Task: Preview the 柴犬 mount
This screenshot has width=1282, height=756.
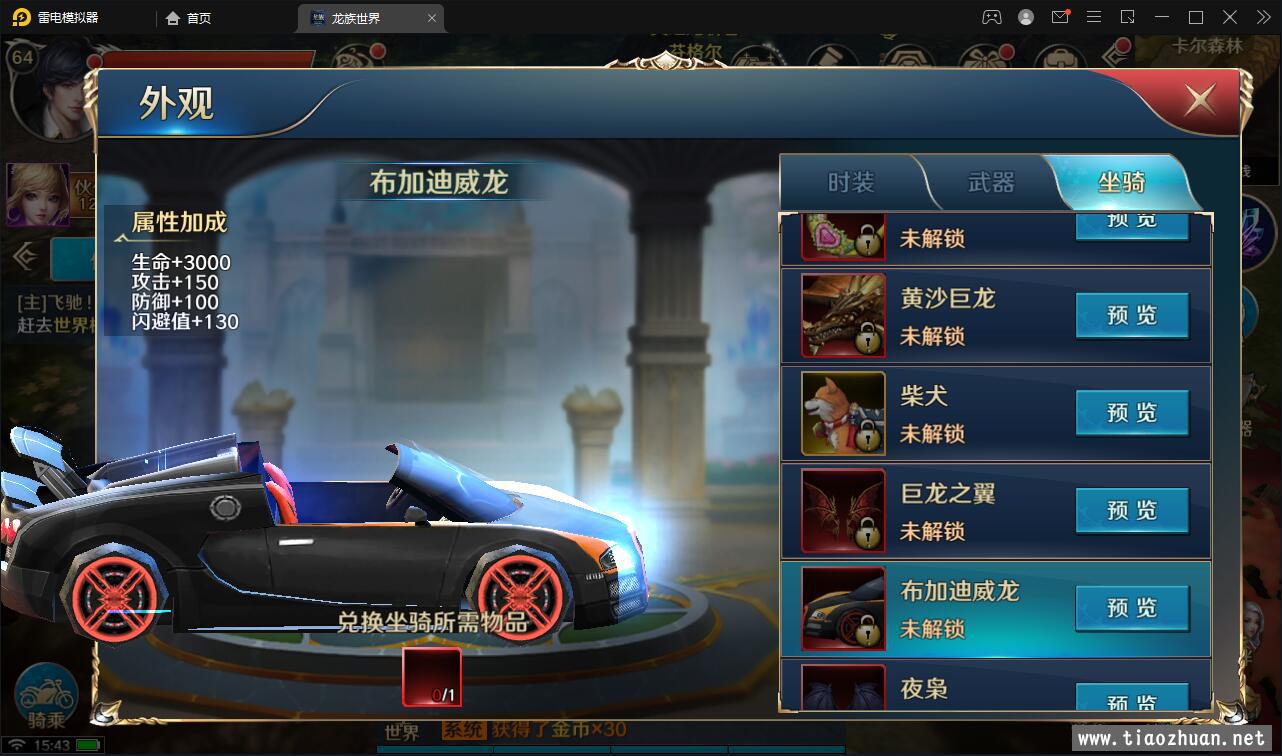Action: click(1131, 413)
